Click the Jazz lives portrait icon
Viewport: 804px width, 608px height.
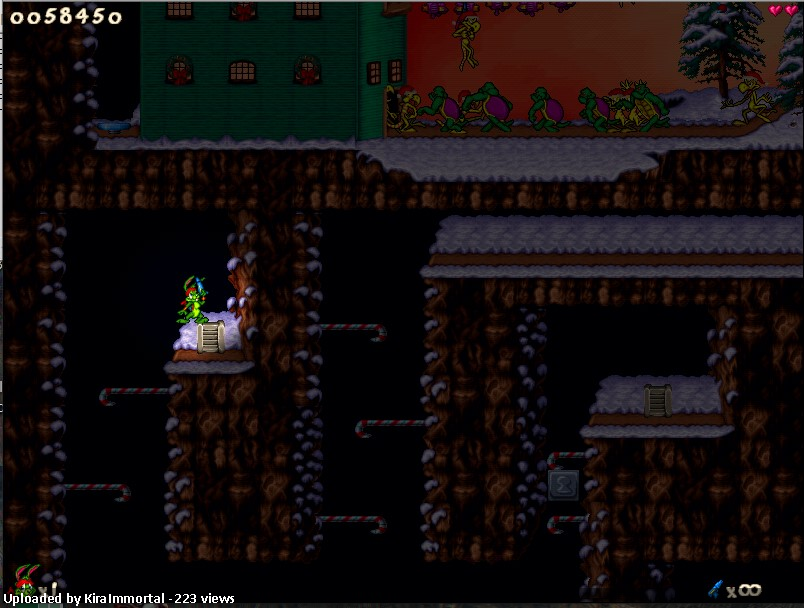pyautogui.click(x=25, y=579)
